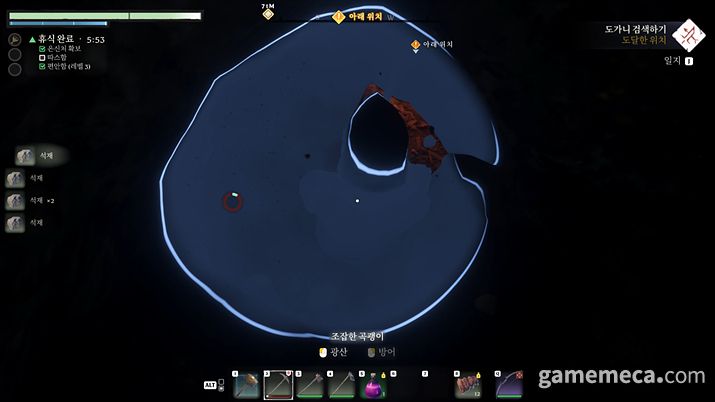Viewport: 715px width, 402px height.
Task: Equip the bow in the last hotbar slot
Action: (509, 384)
